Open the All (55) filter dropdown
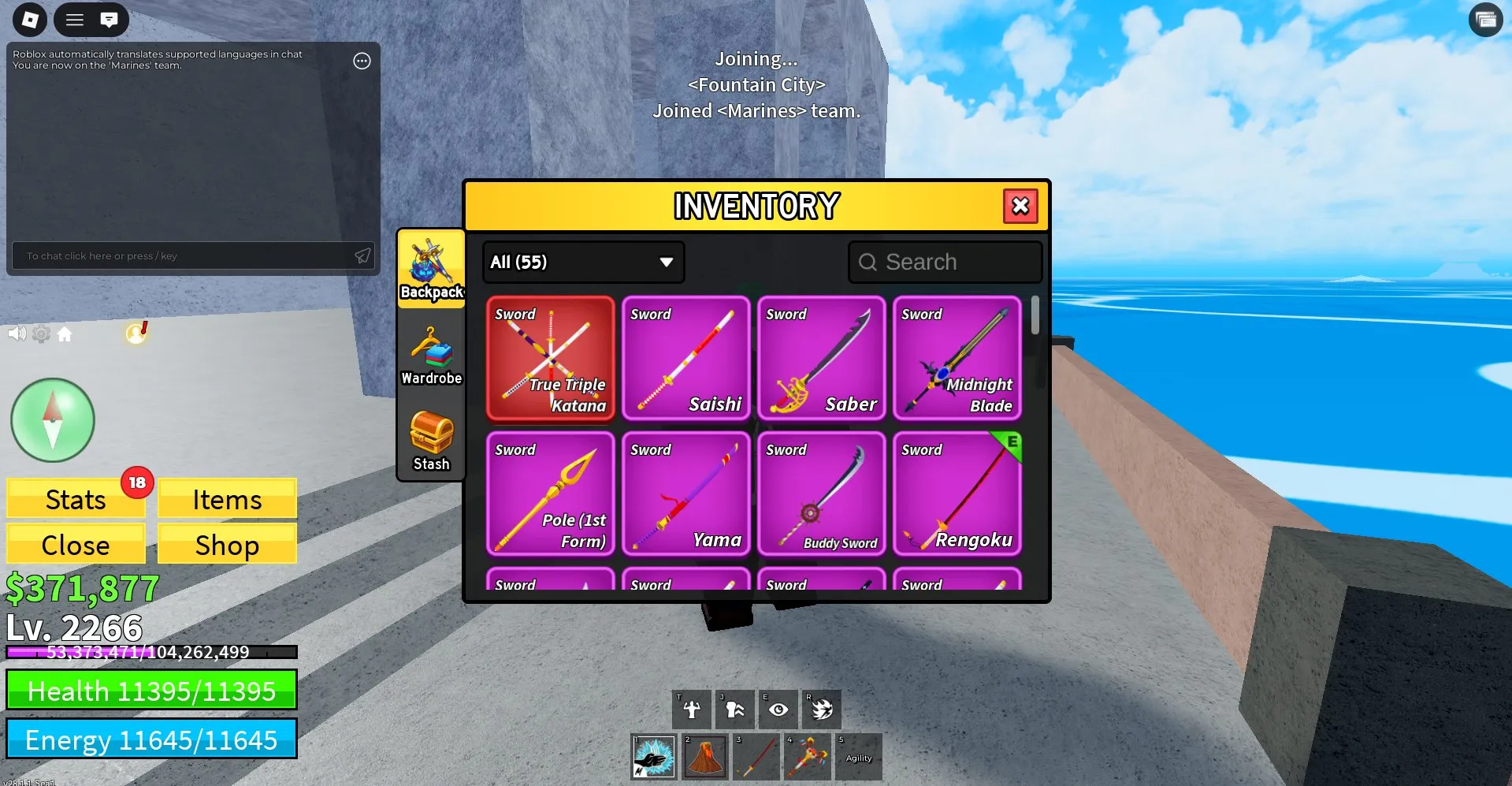 coord(582,262)
